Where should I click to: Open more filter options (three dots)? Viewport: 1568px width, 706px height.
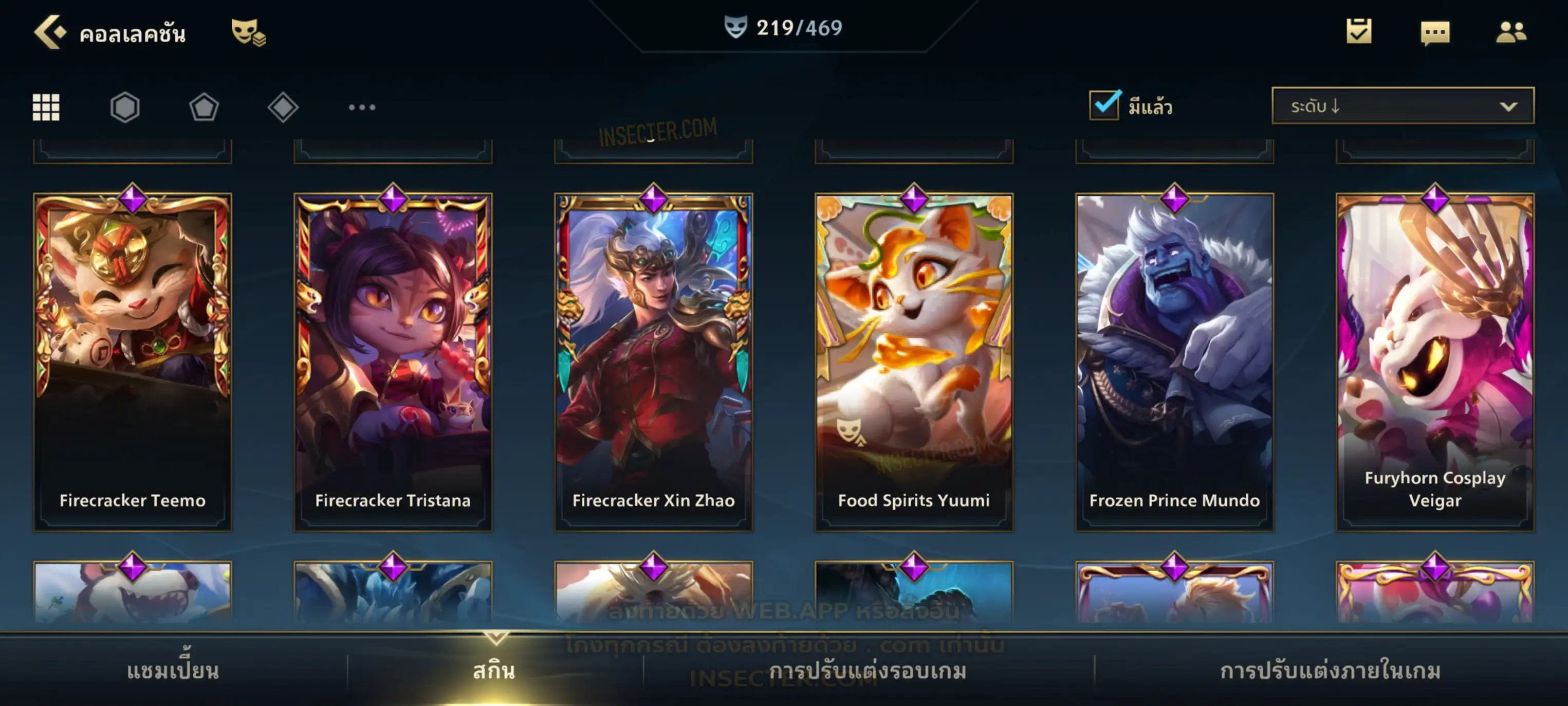pos(362,107)
